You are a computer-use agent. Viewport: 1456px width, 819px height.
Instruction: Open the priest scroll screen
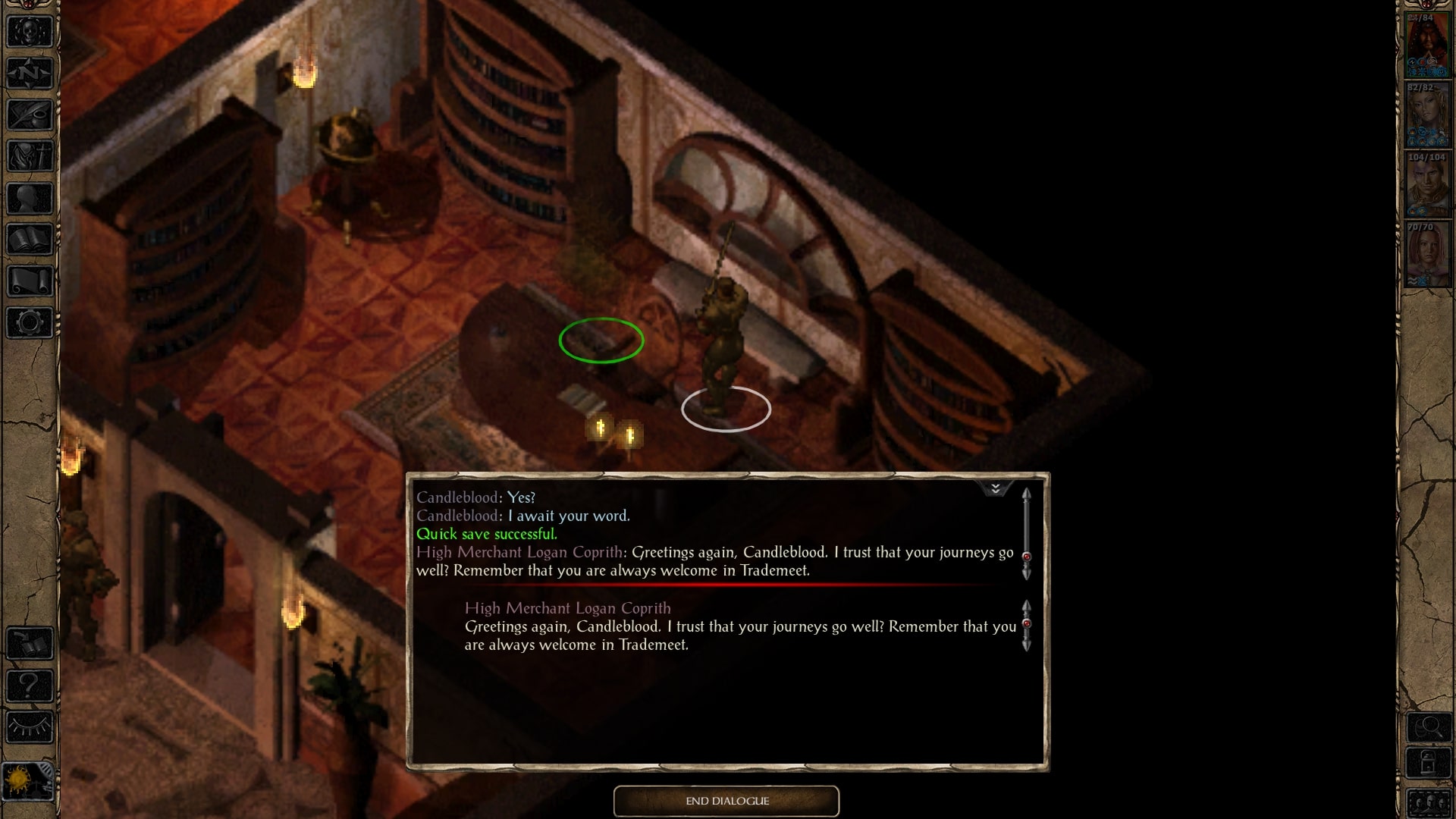30,281
